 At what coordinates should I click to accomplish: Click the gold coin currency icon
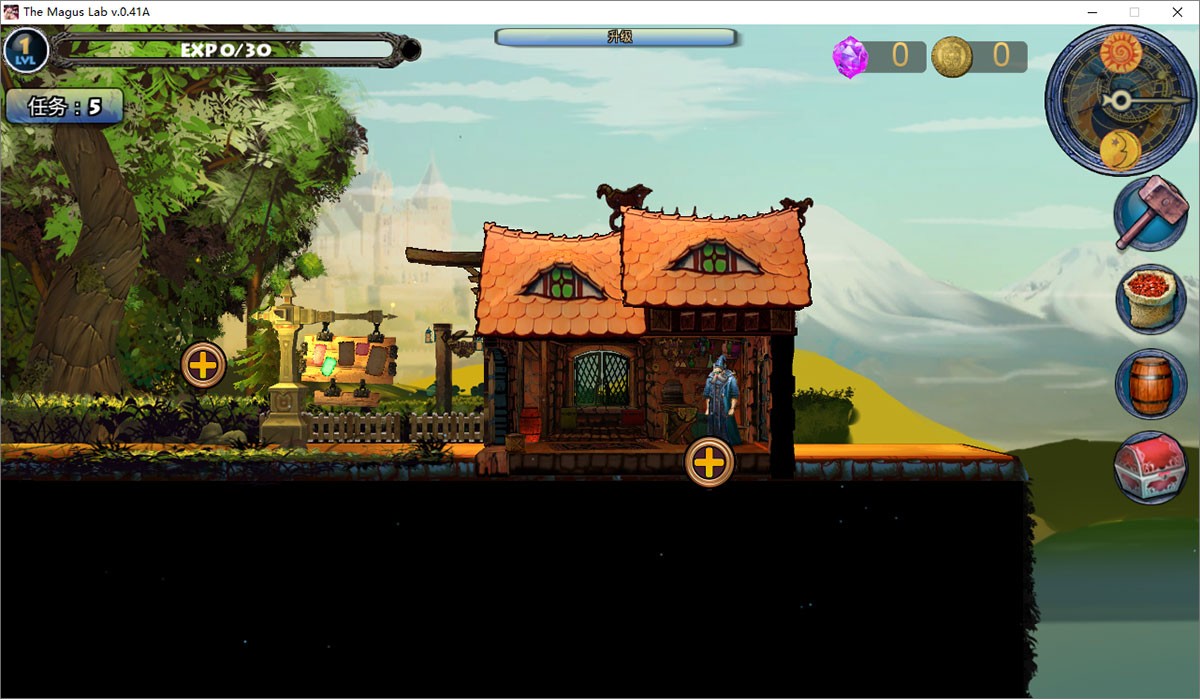click(951, 57)
